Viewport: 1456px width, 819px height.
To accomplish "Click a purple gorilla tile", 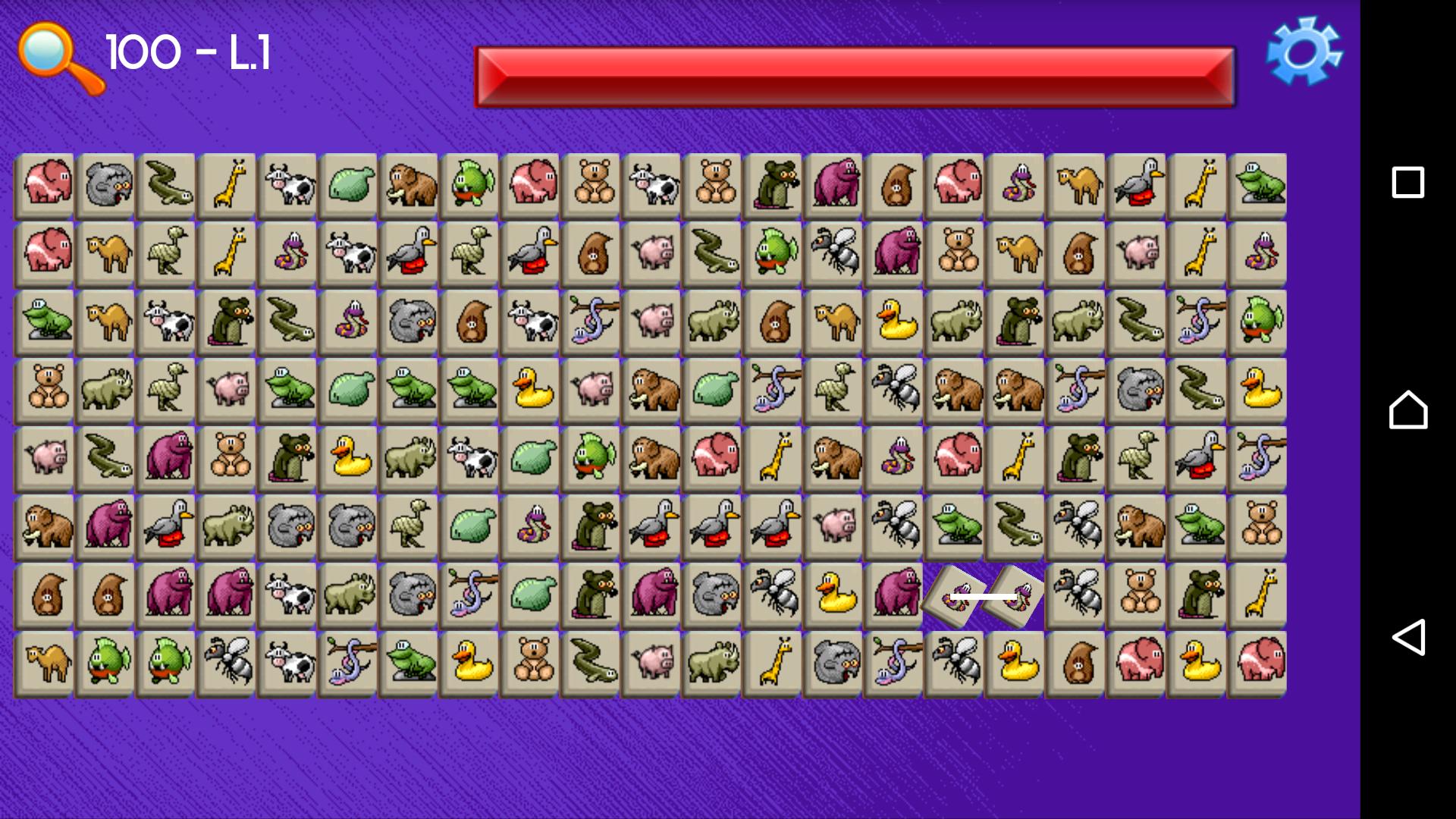I will [x=166, y=457].
